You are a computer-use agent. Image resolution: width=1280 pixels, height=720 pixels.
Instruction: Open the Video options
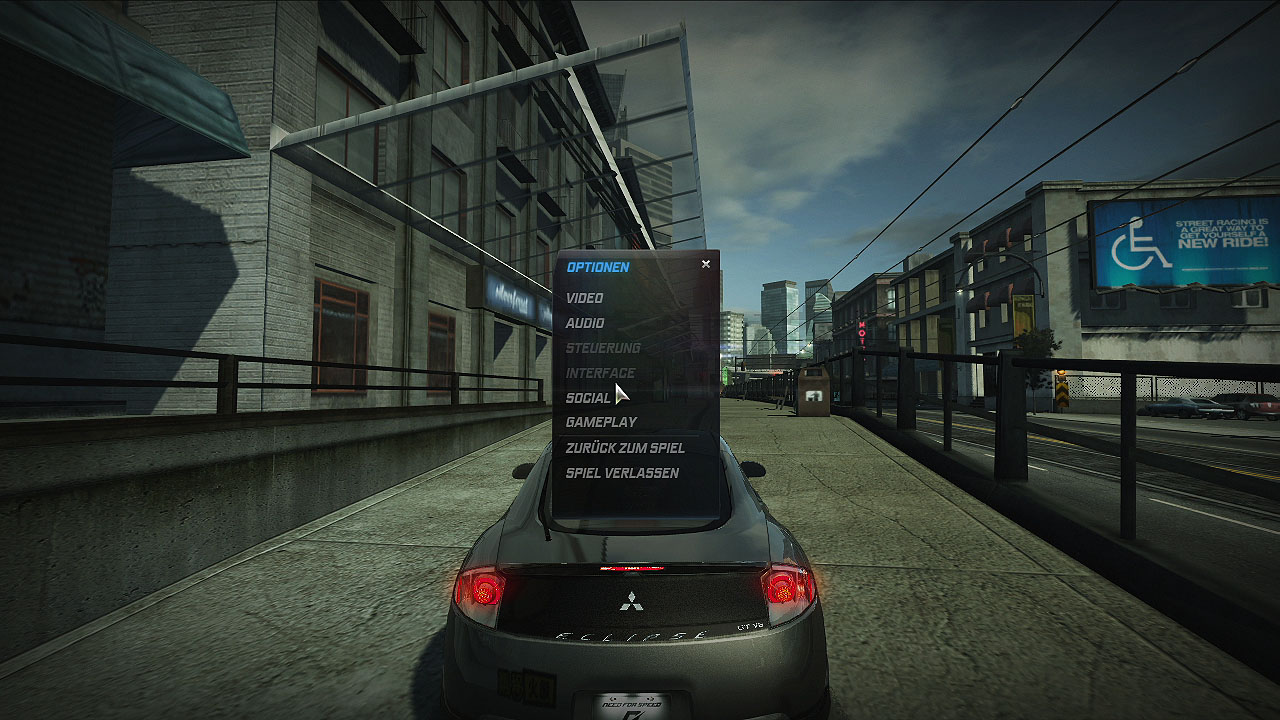coord(584,298)
